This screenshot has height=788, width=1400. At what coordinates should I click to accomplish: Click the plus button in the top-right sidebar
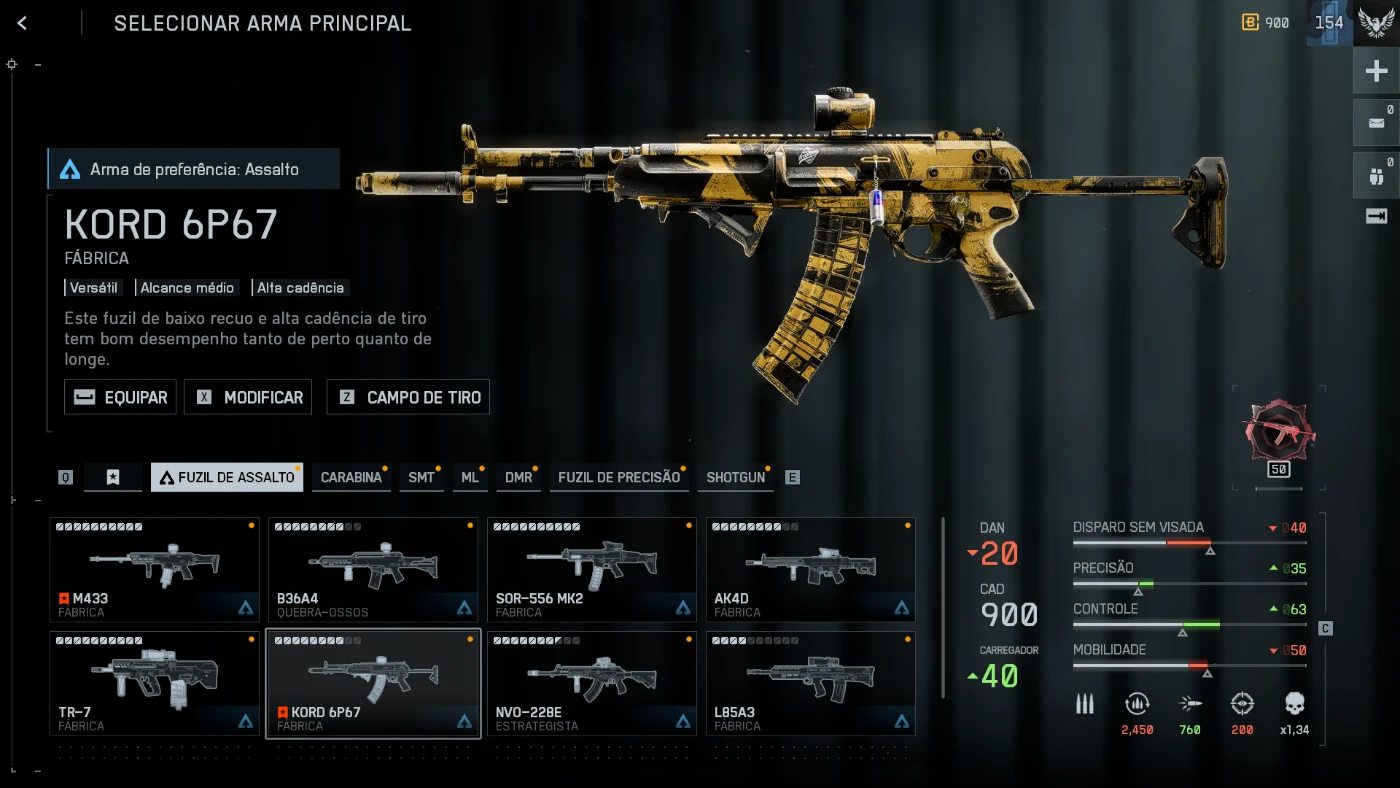point(1377,71)
